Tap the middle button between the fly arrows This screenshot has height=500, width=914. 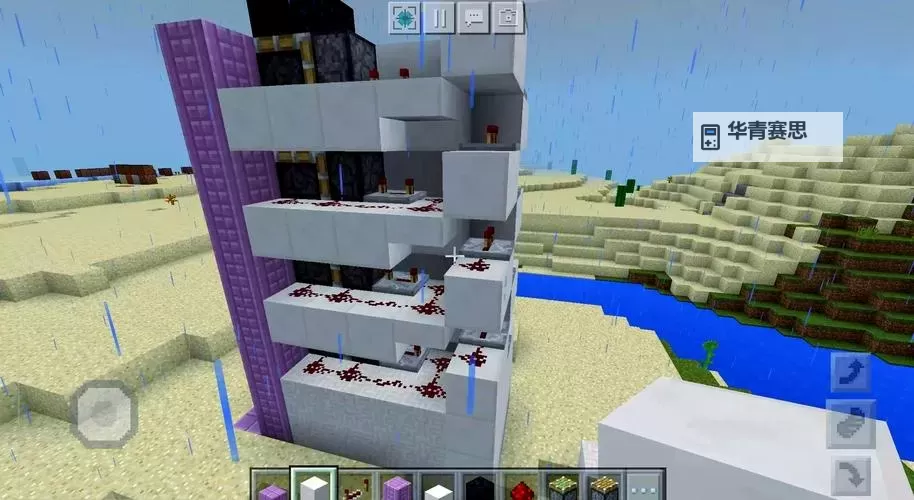[850, 423]
